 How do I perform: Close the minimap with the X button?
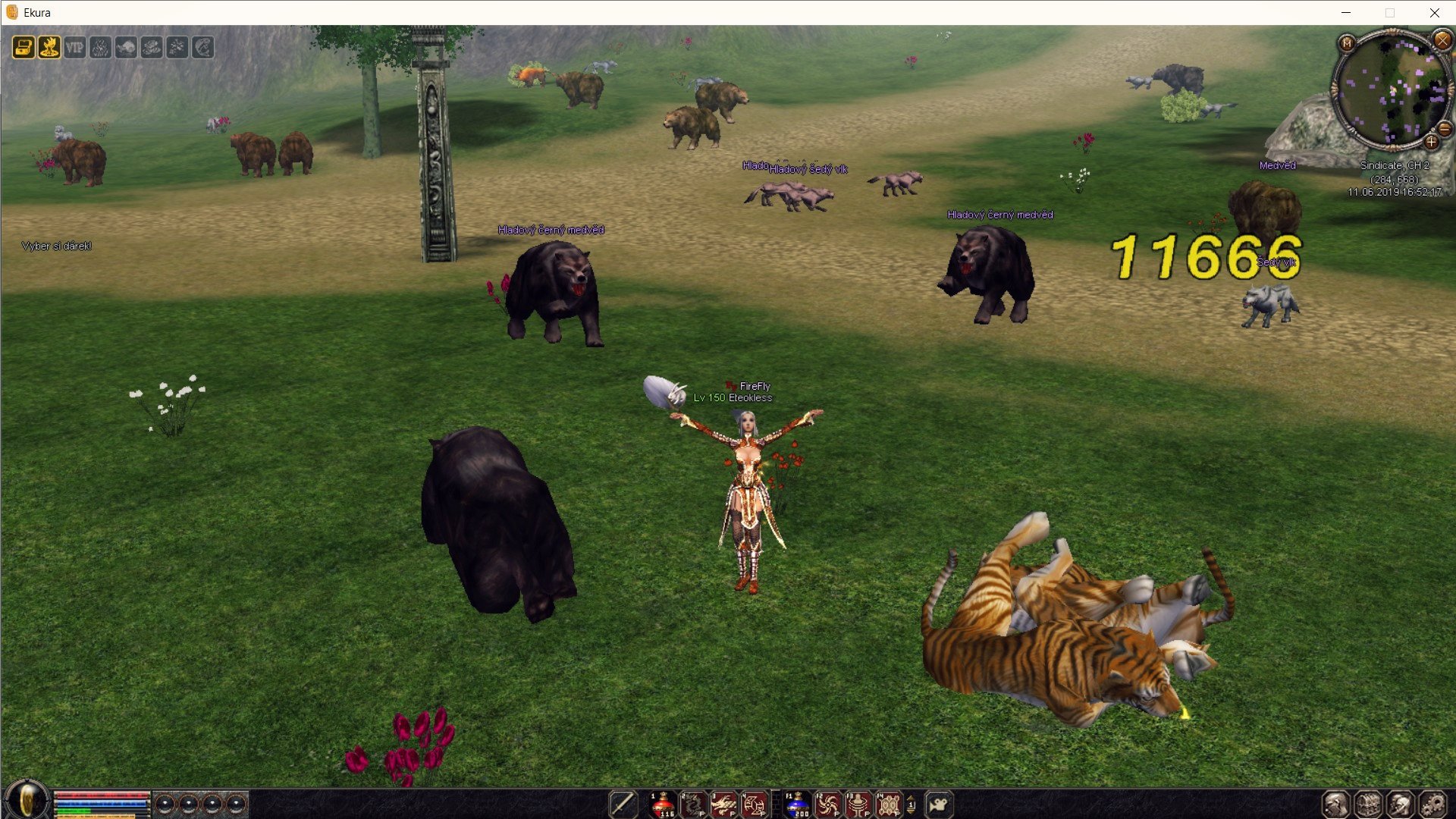[1442, 39]
